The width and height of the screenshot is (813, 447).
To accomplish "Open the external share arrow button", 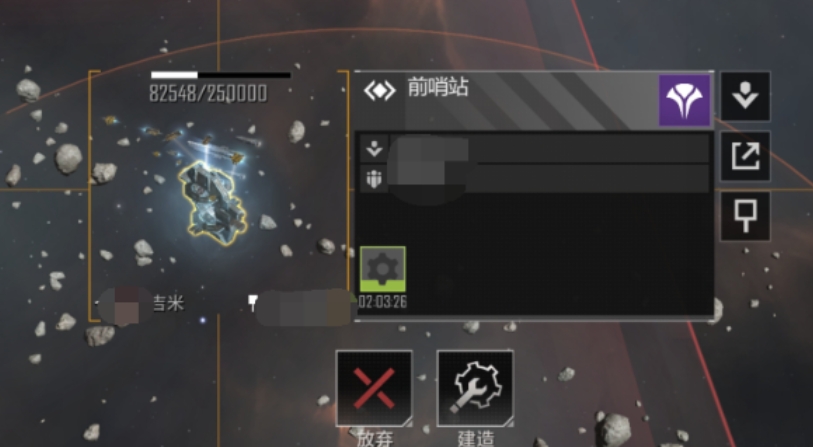I will coord(746,156).
